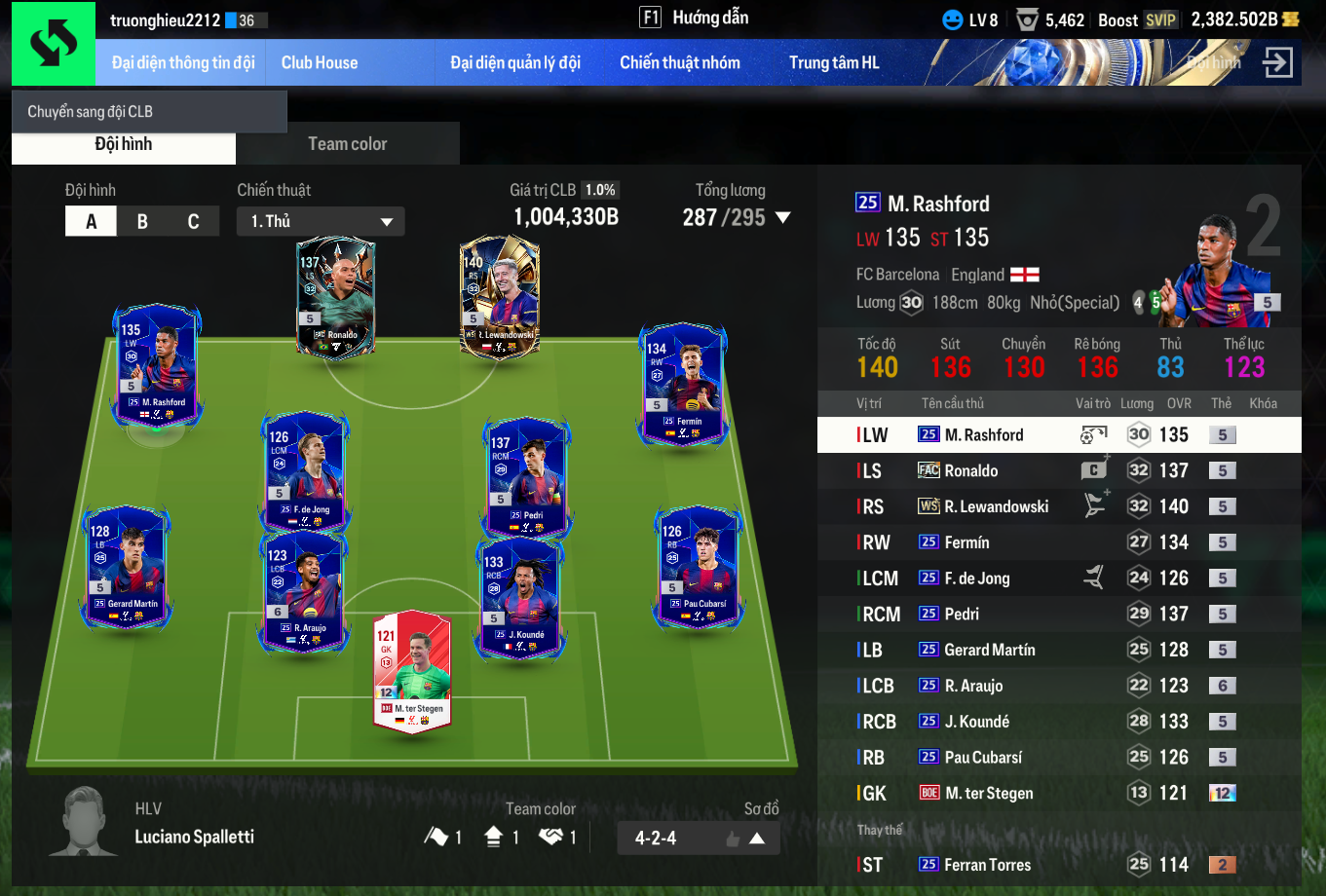This screenshot has height=896, width=1326.
Task: Click the green swap team icon
Action: [53, 44]
